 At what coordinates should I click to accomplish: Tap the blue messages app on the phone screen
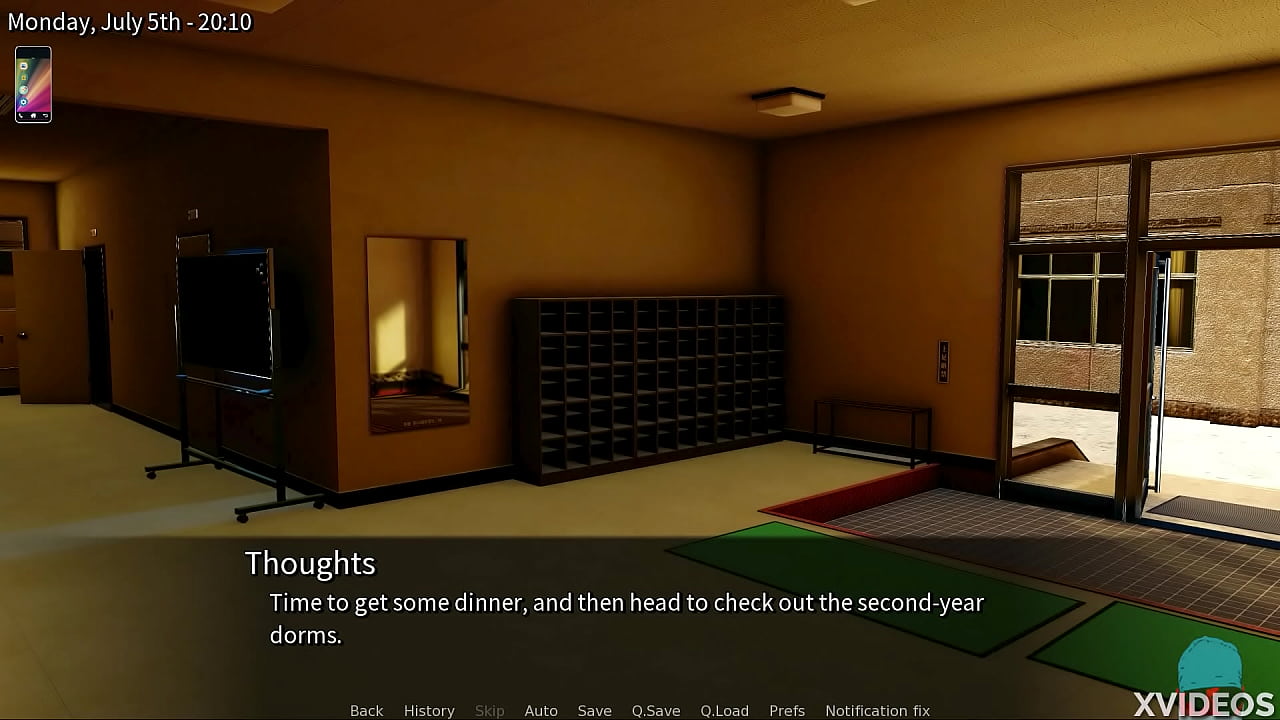click(x=24, y=66)
